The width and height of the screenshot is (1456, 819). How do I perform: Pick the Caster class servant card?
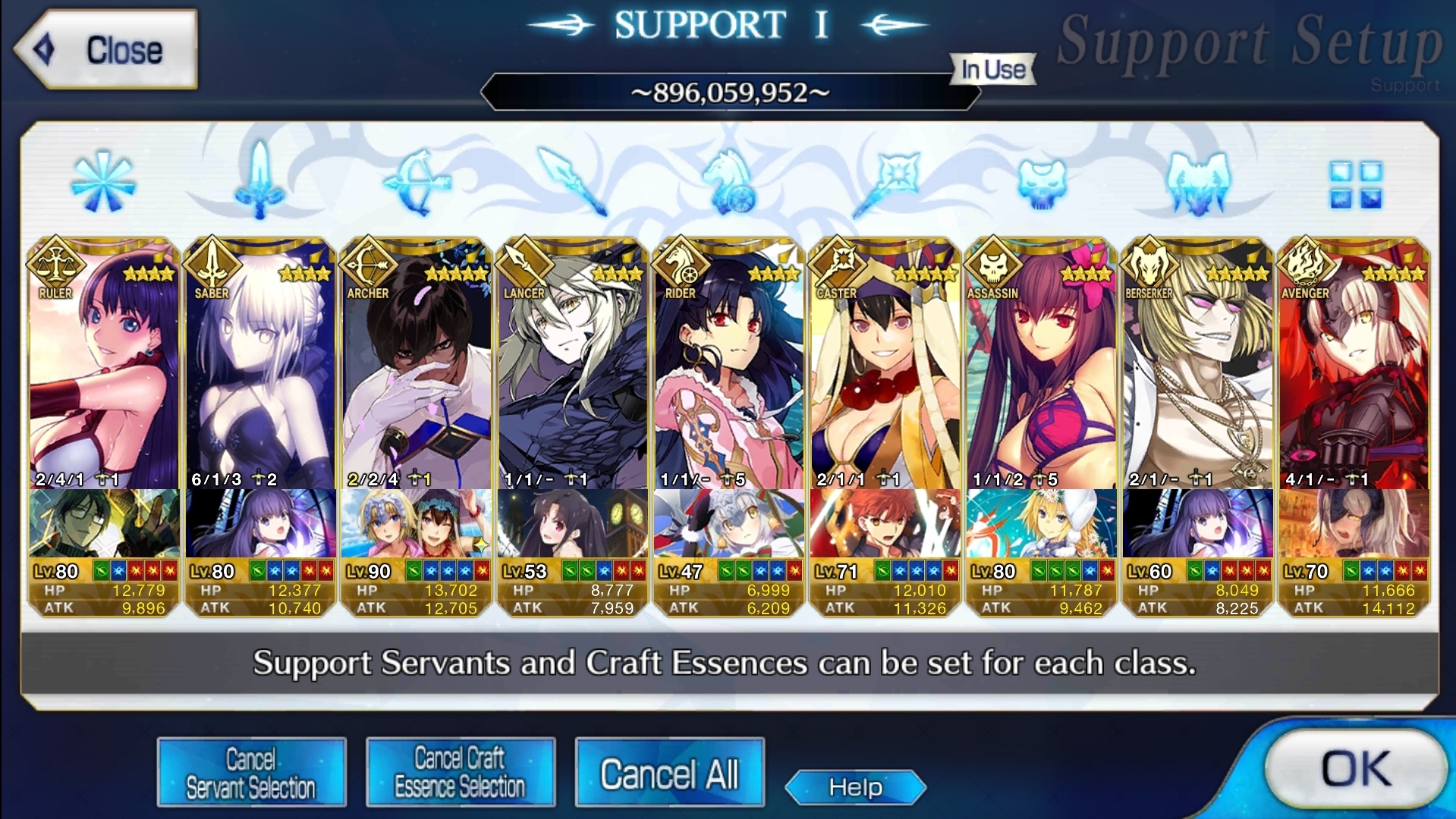tap(885, 372)
